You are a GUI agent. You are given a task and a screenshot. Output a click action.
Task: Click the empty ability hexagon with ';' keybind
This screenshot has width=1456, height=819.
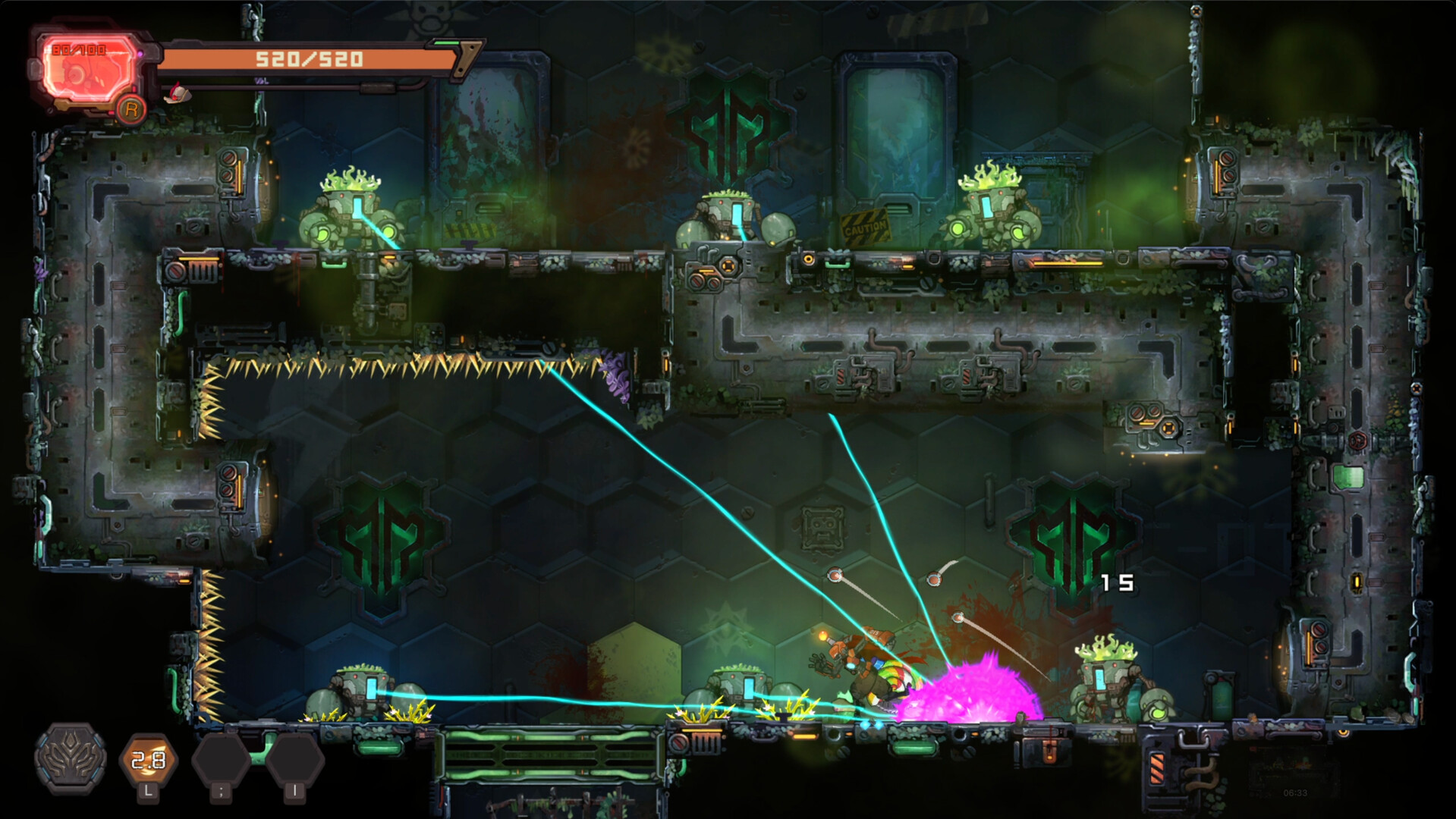[x=222, y=759]
